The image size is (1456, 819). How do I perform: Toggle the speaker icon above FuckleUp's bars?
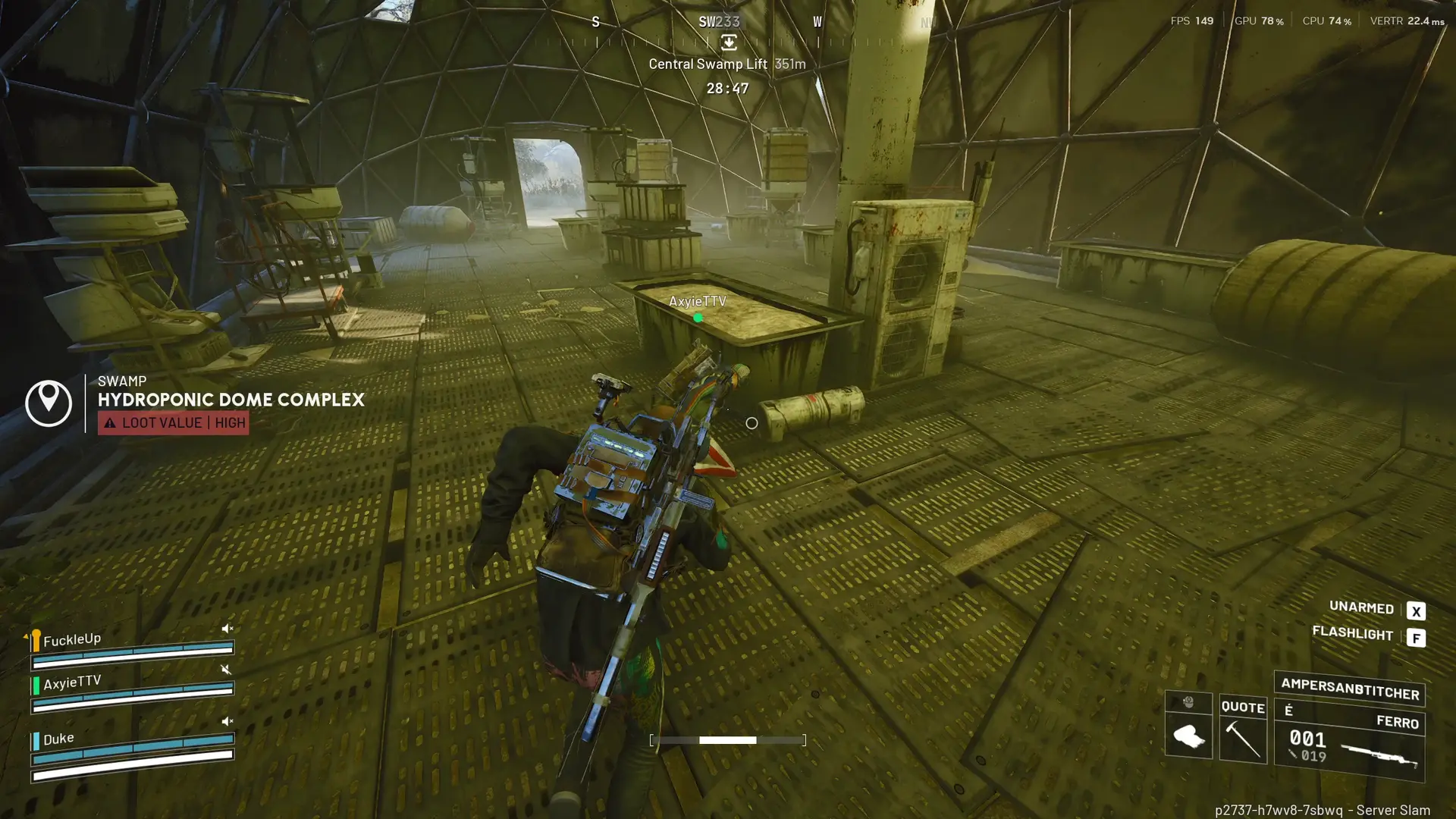coord(227,628)
